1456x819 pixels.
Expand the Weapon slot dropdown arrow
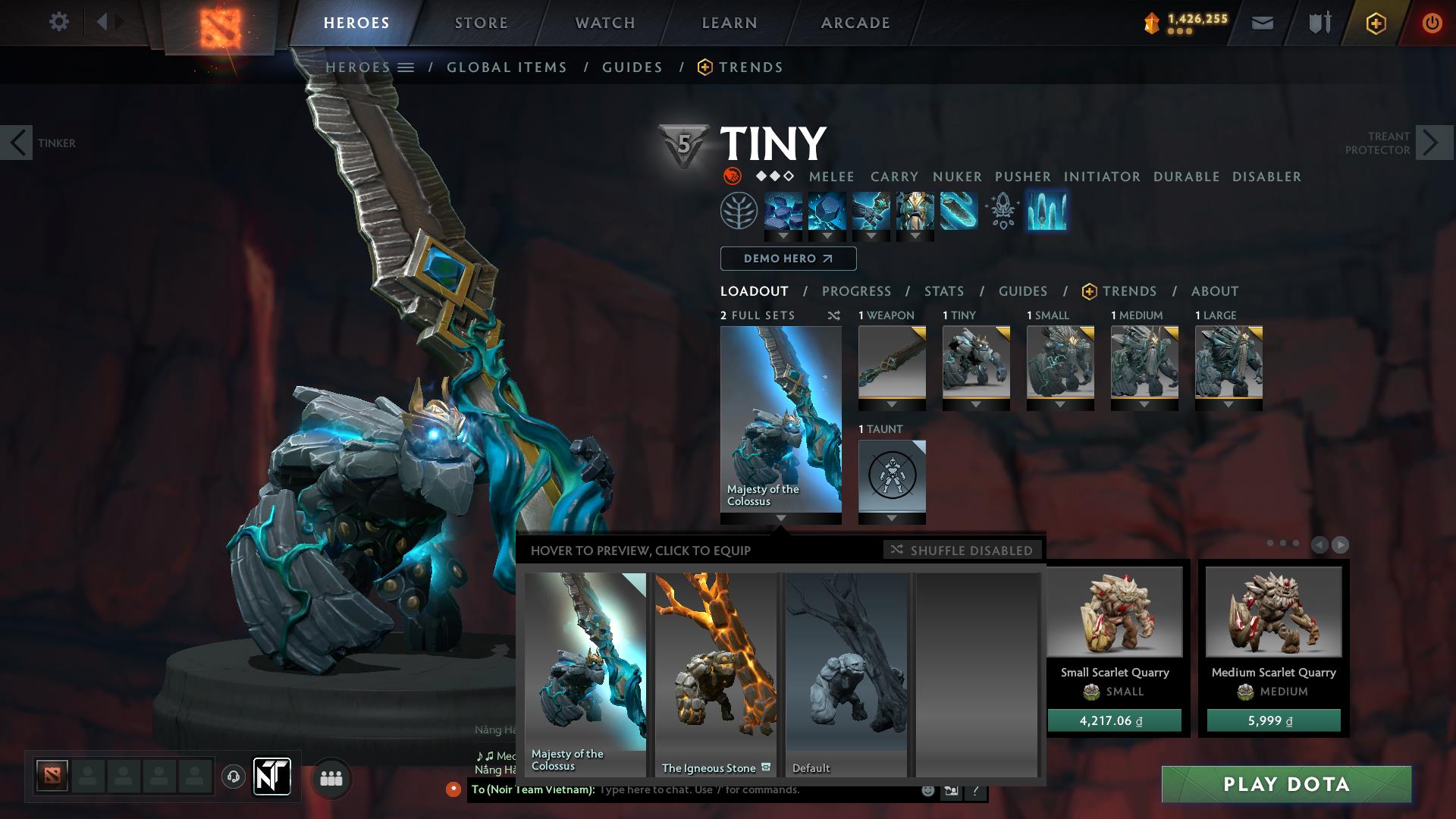tap(892, 404)
